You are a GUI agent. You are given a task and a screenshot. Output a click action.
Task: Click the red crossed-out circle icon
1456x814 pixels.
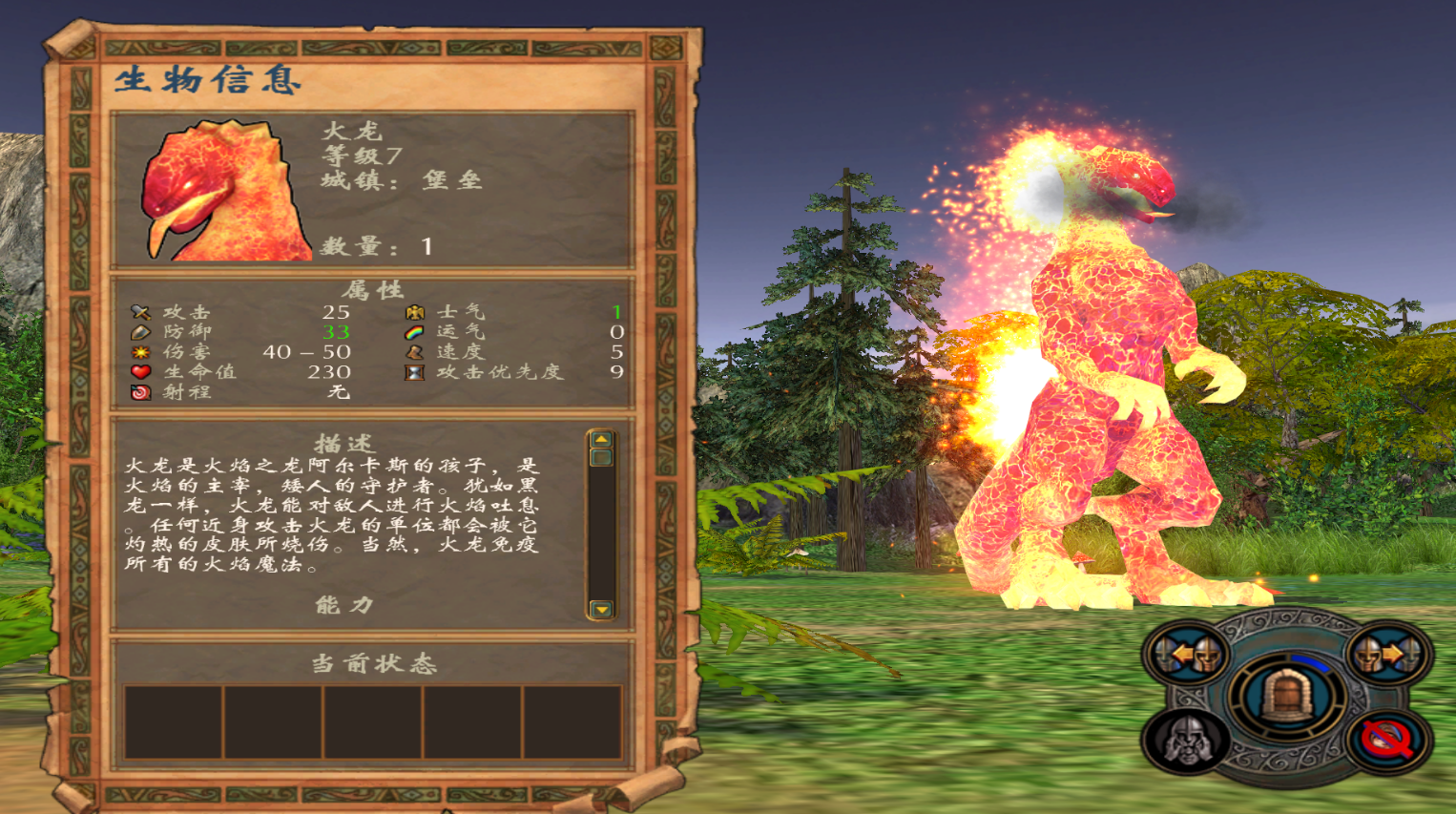1387,741
